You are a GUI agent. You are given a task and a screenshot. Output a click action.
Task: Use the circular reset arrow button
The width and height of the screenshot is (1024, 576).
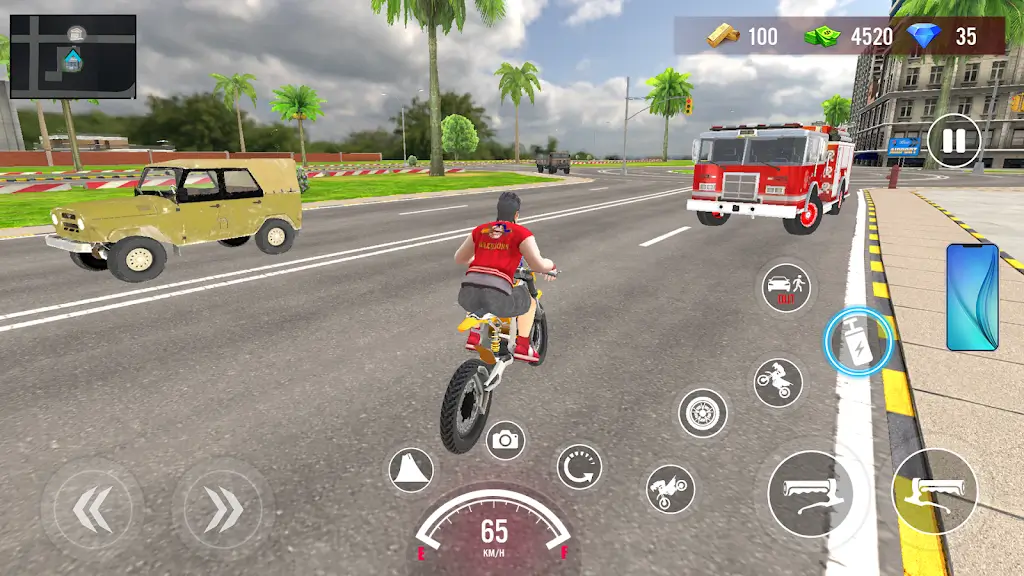(x=579, y=466)
